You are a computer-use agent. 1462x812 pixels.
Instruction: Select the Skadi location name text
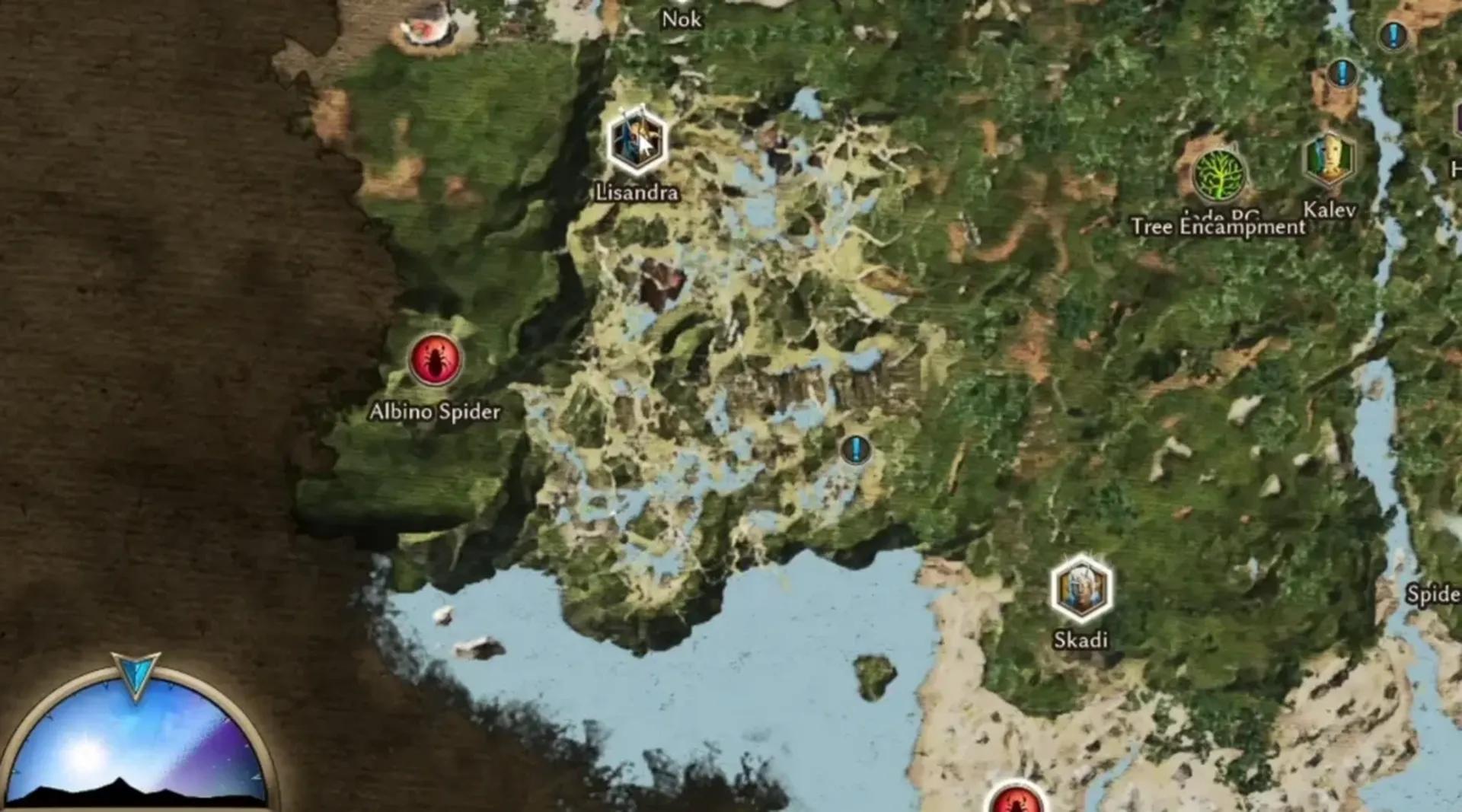pos(1081,641)
